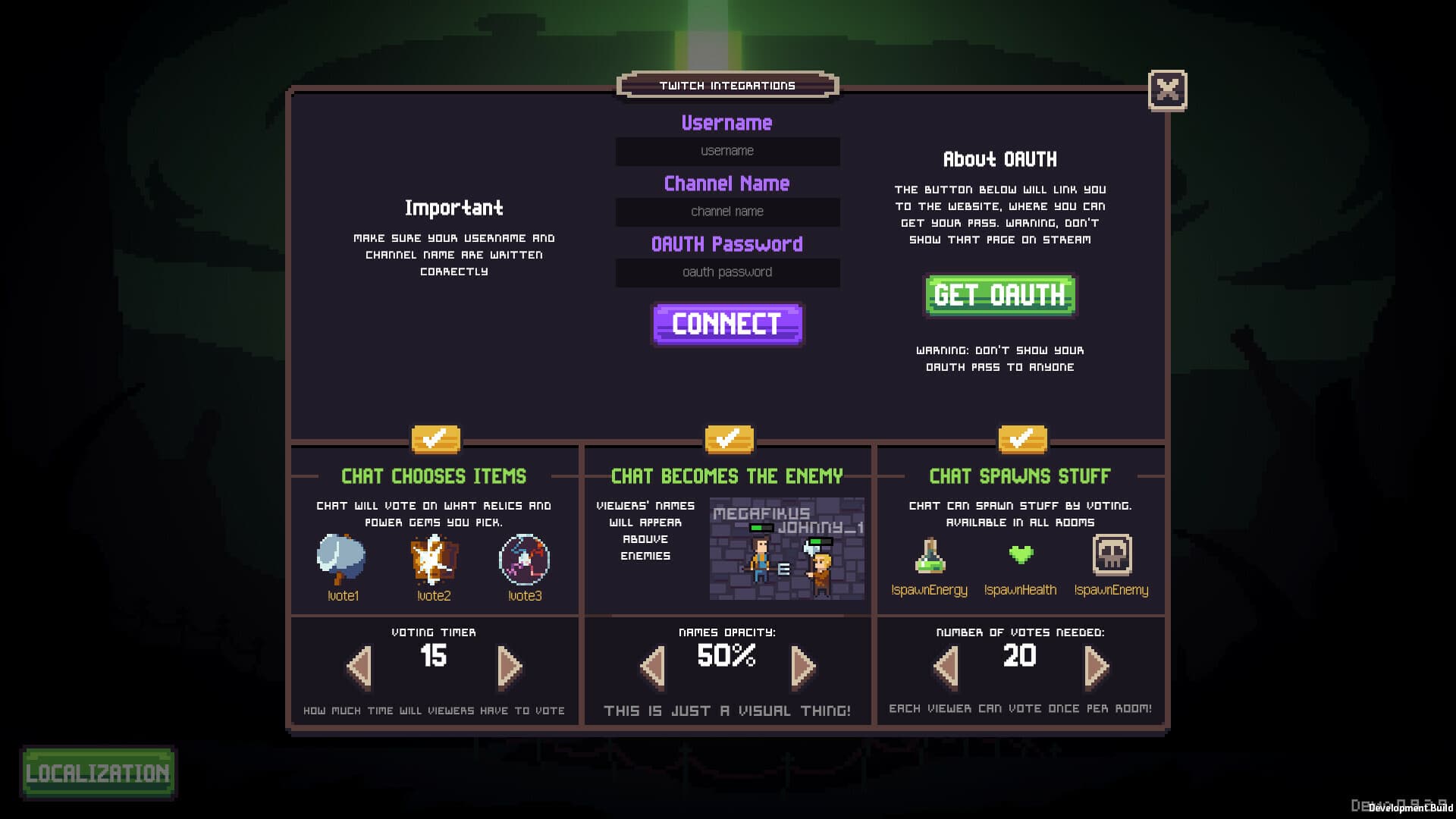
Task: Click the GET OAUTH button
Action: point(999,296)
